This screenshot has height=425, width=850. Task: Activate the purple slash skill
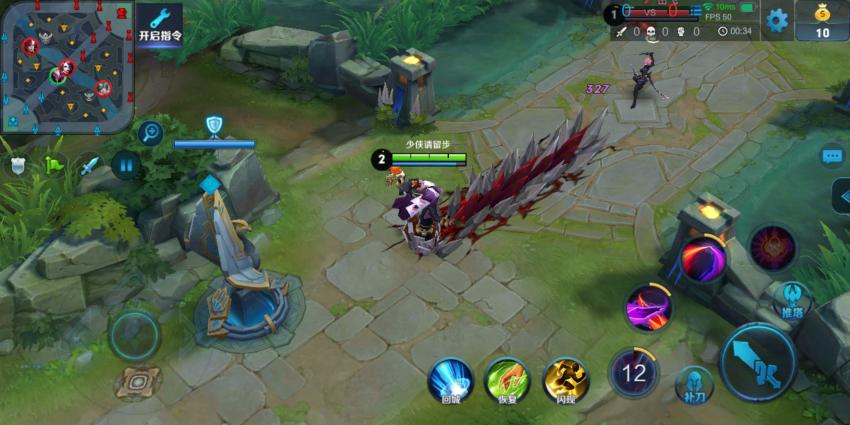point(648,307)
